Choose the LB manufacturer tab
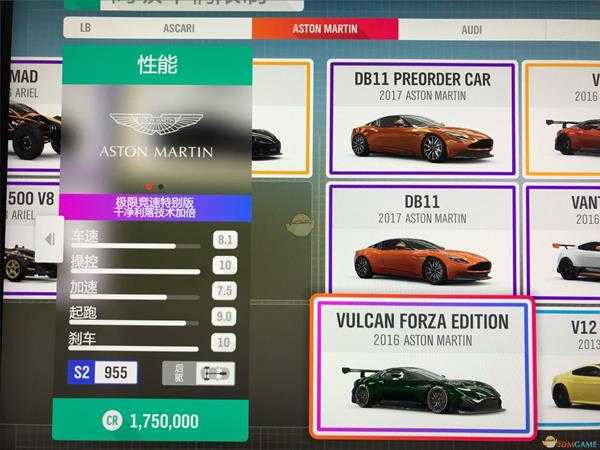600x450 pixels. [86, 30]
